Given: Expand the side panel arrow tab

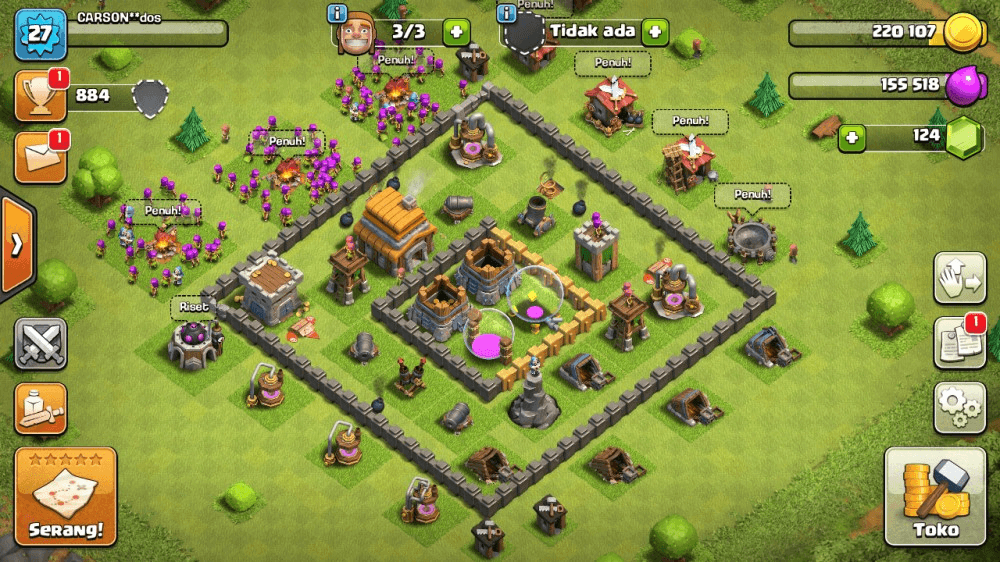Looking at the screenshot, I should click(17, 246).
